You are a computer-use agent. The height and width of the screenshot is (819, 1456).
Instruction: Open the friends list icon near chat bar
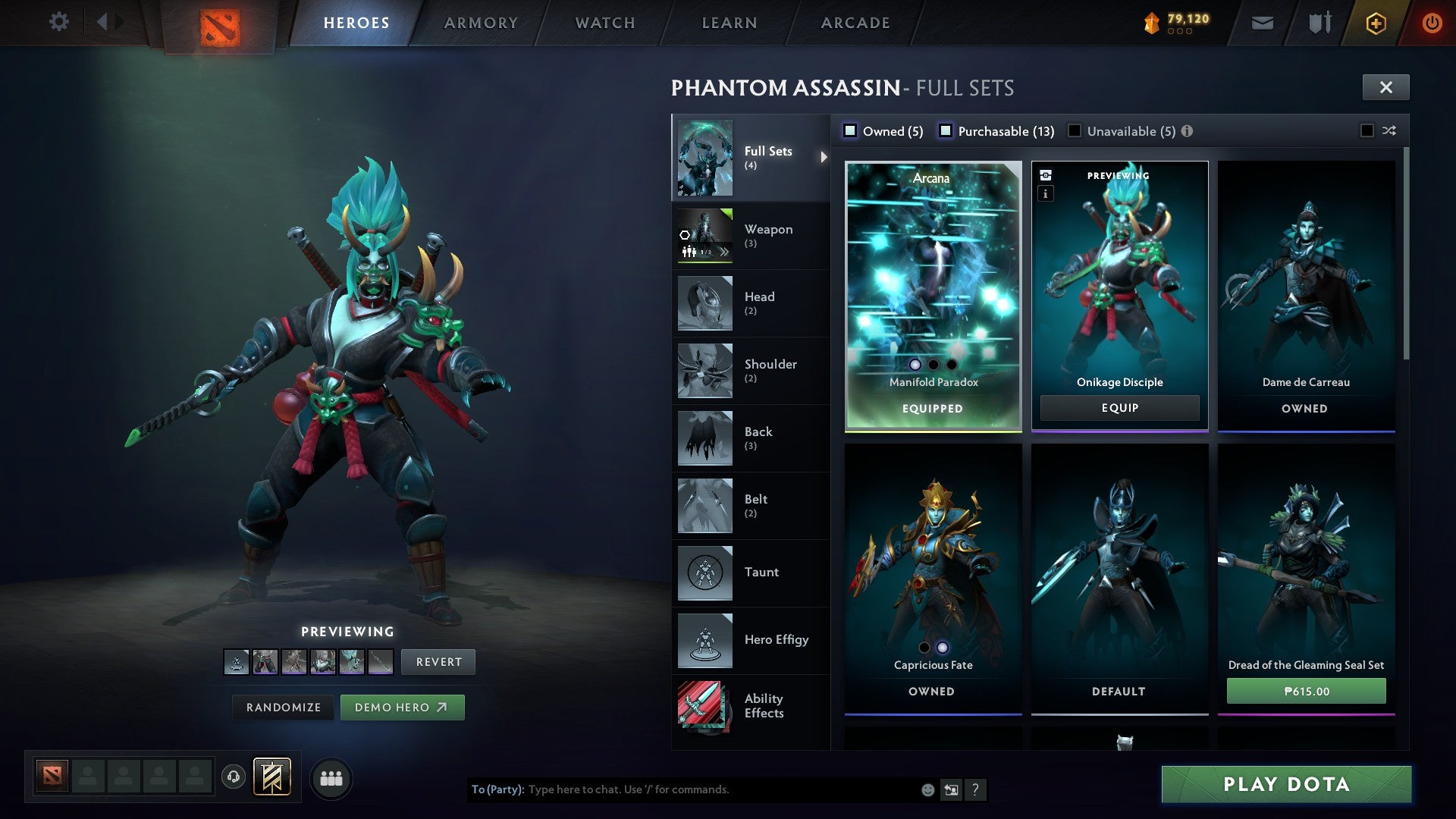[331, 777]
